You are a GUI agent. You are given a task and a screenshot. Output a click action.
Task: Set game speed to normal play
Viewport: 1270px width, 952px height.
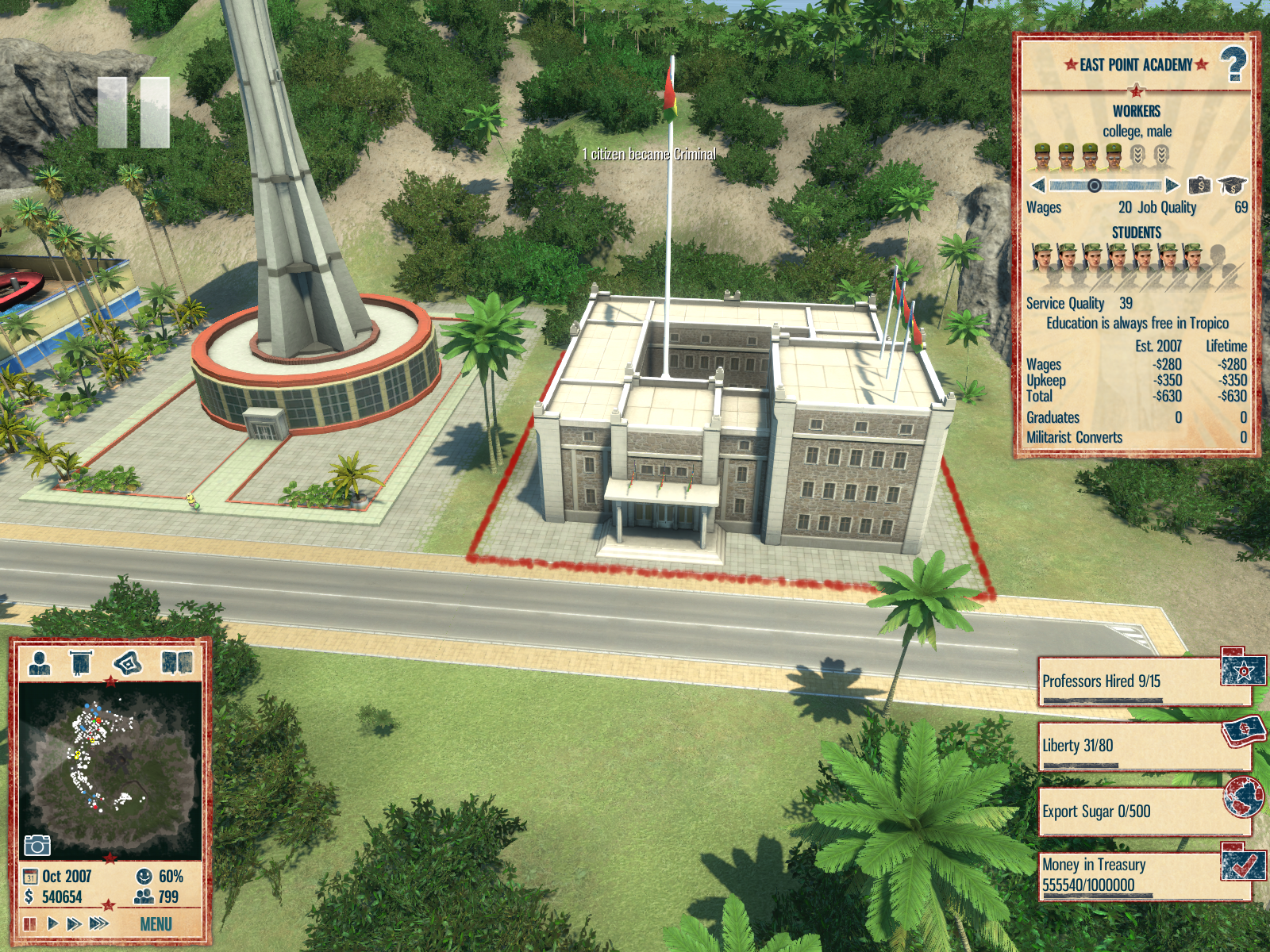52,923
